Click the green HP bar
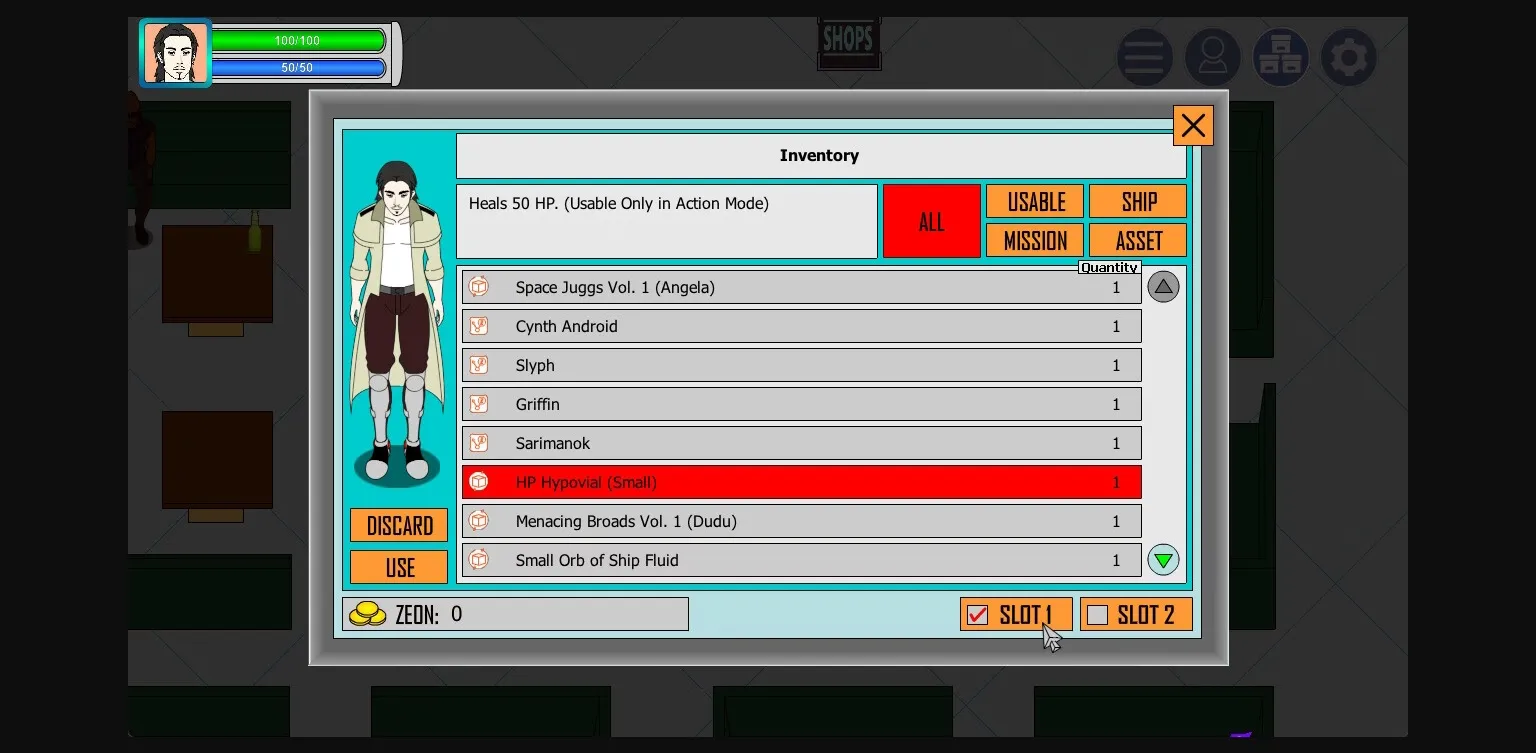 coord(300,41)
